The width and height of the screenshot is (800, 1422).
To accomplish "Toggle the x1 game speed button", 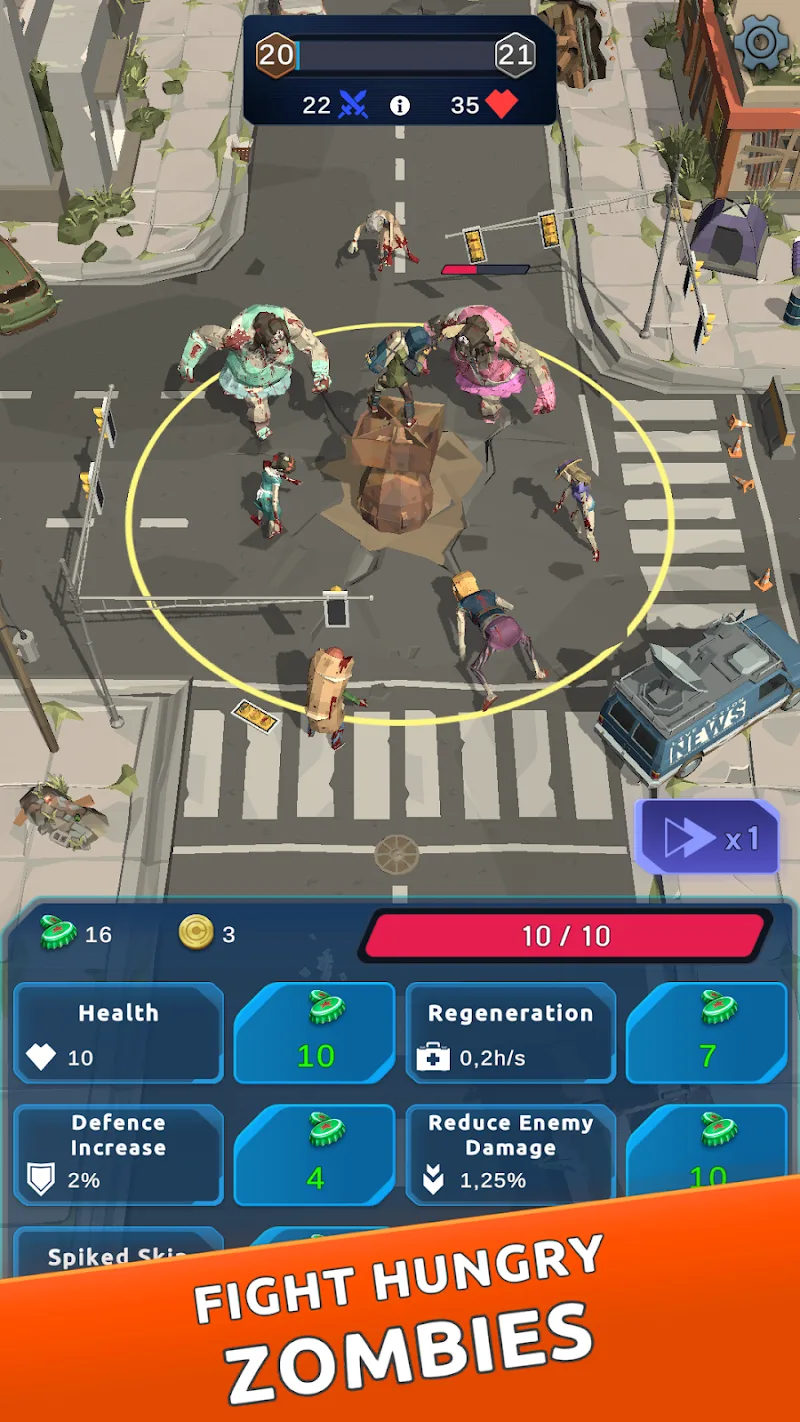I will click(x=708, y=838).
